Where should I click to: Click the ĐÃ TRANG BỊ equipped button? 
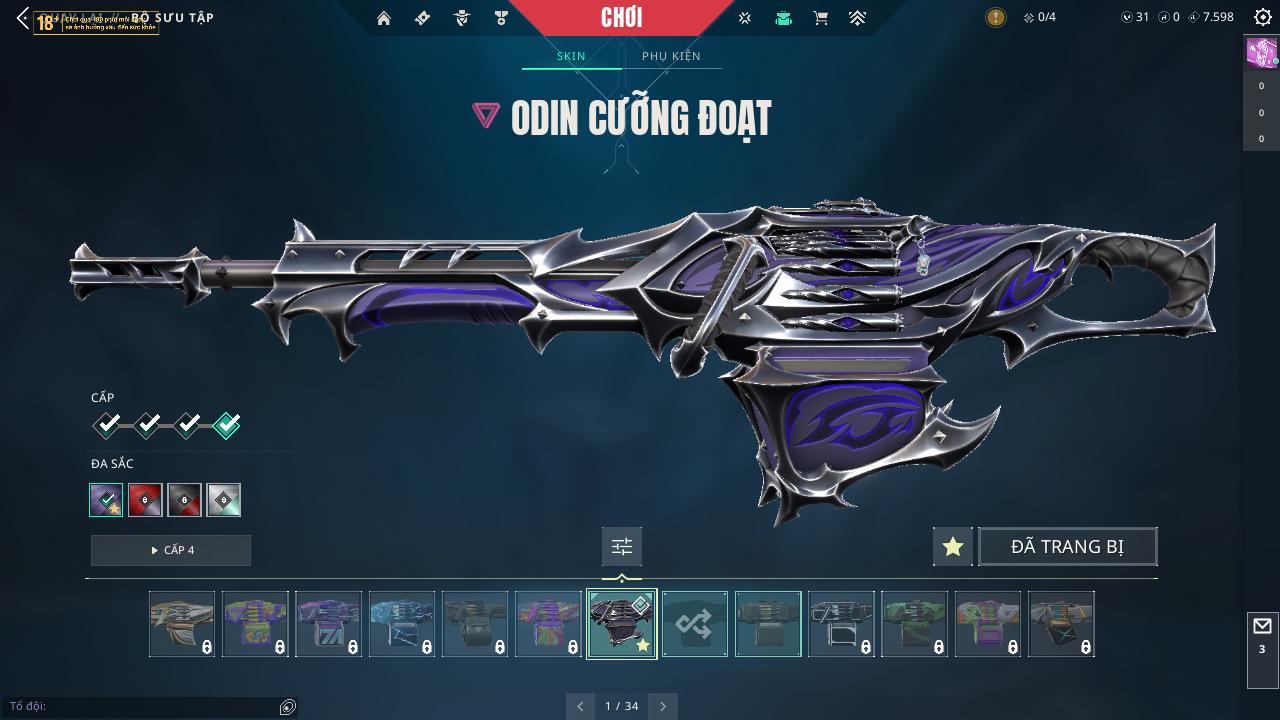(x=1067, y=547)
